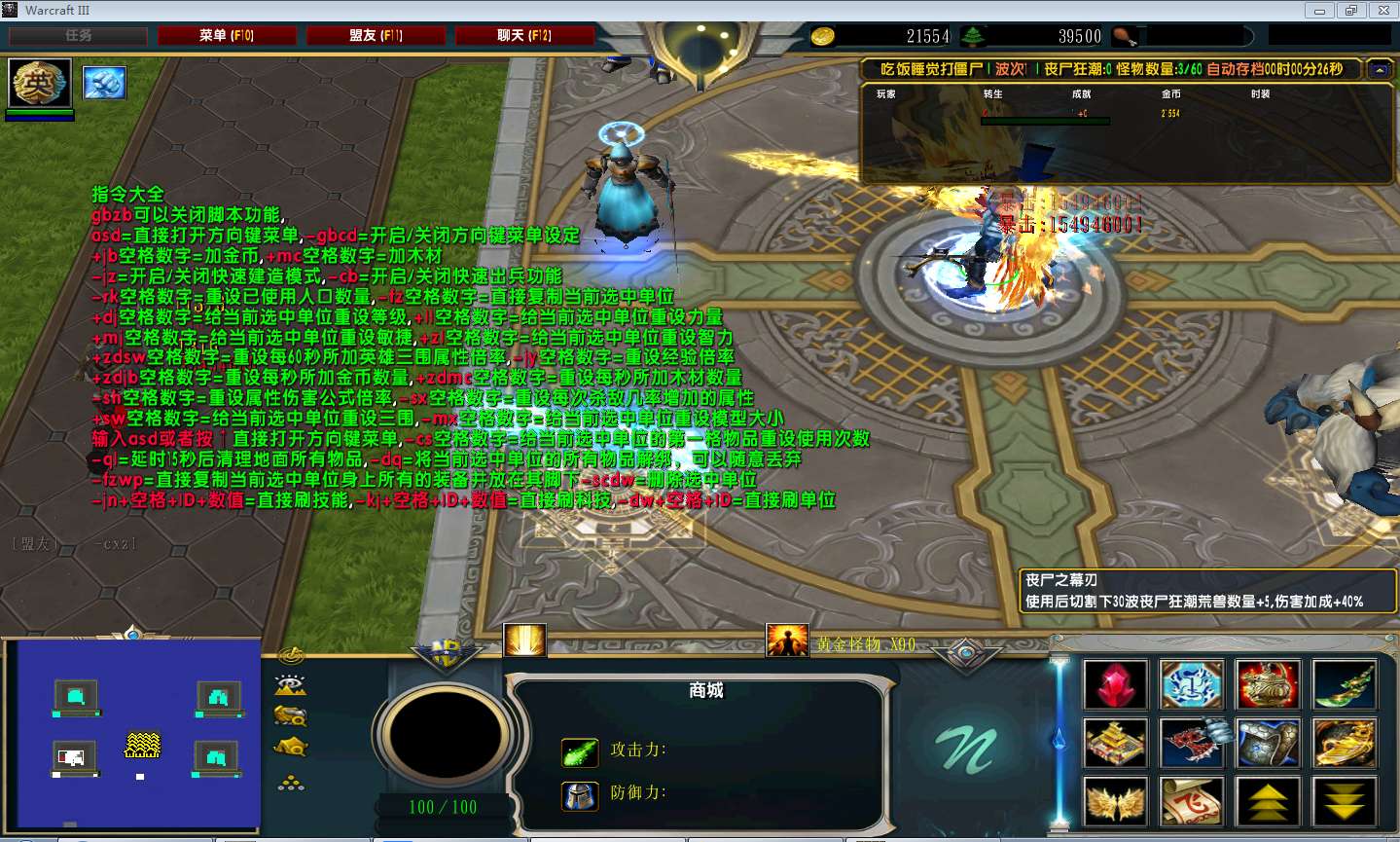This screenshot has height=842, width=1400.
Task: Toggle the minimap terrain display button
Action: click(x=291, y=685)
